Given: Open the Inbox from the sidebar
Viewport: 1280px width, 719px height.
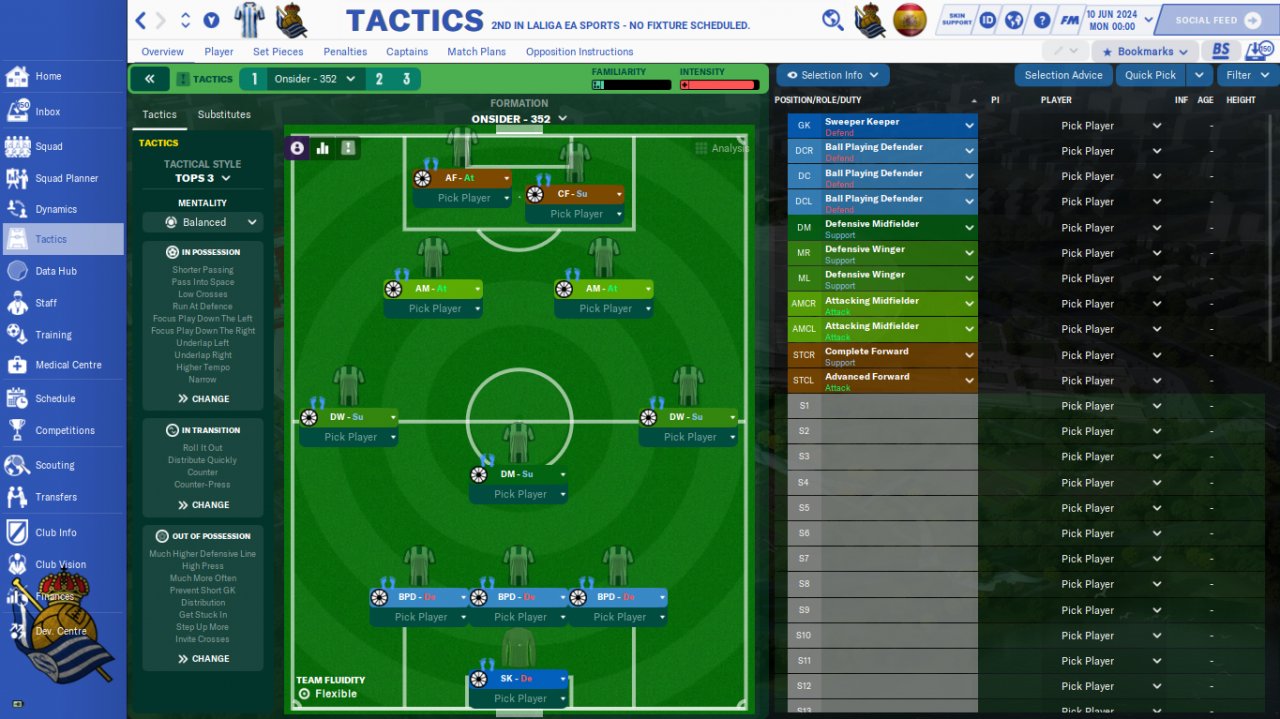Looking at the screenshot, I should pyautogui.click(x=47, y=112).
